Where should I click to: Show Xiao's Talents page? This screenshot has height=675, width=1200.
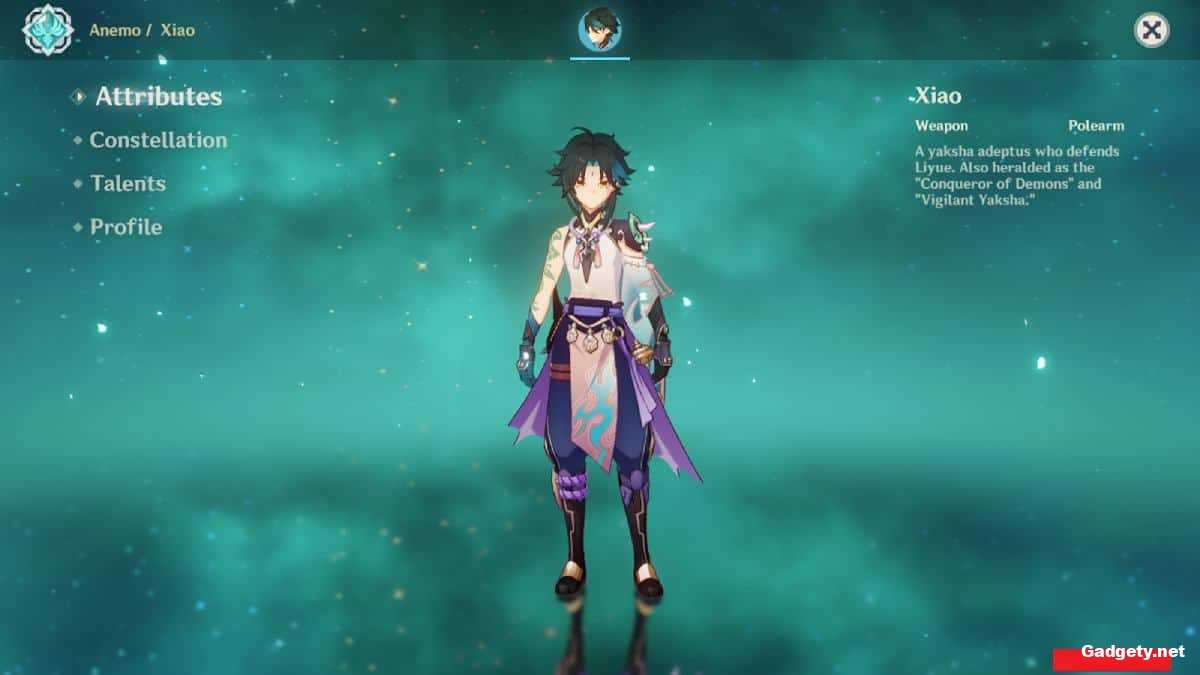pos(127,184)
